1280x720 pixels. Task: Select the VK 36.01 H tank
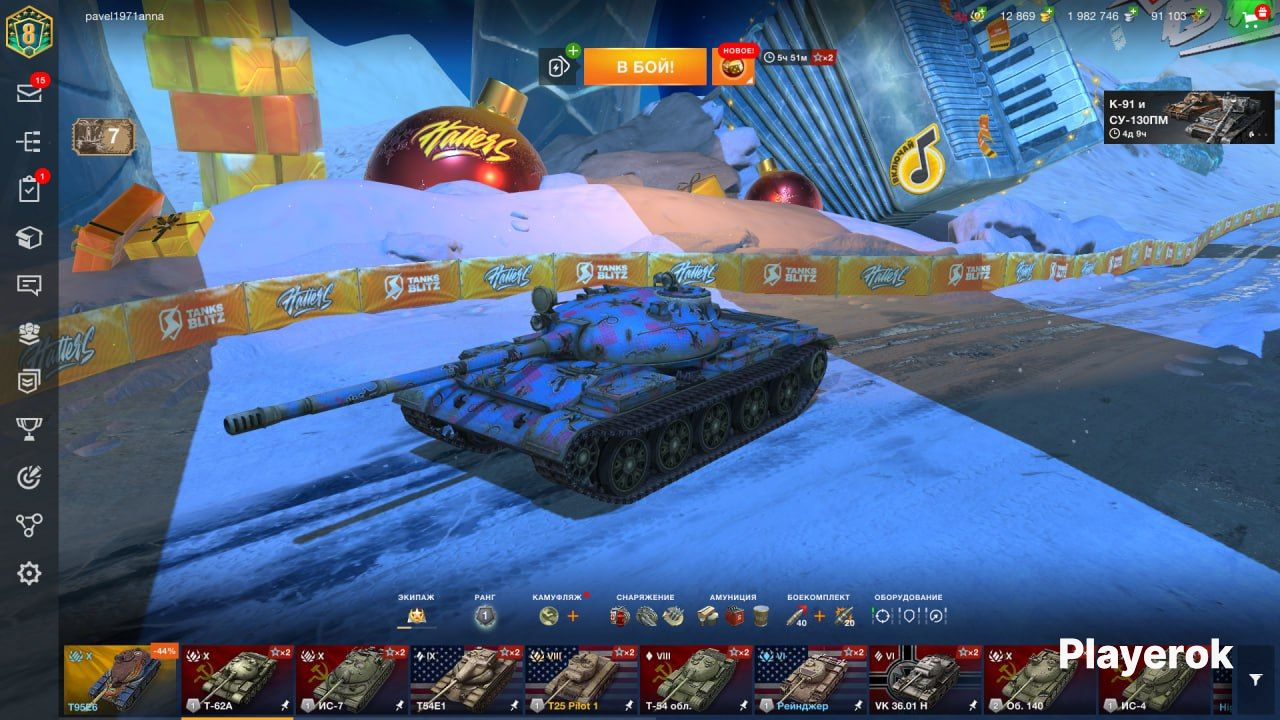pyautogui.click(x=925, y=680)
